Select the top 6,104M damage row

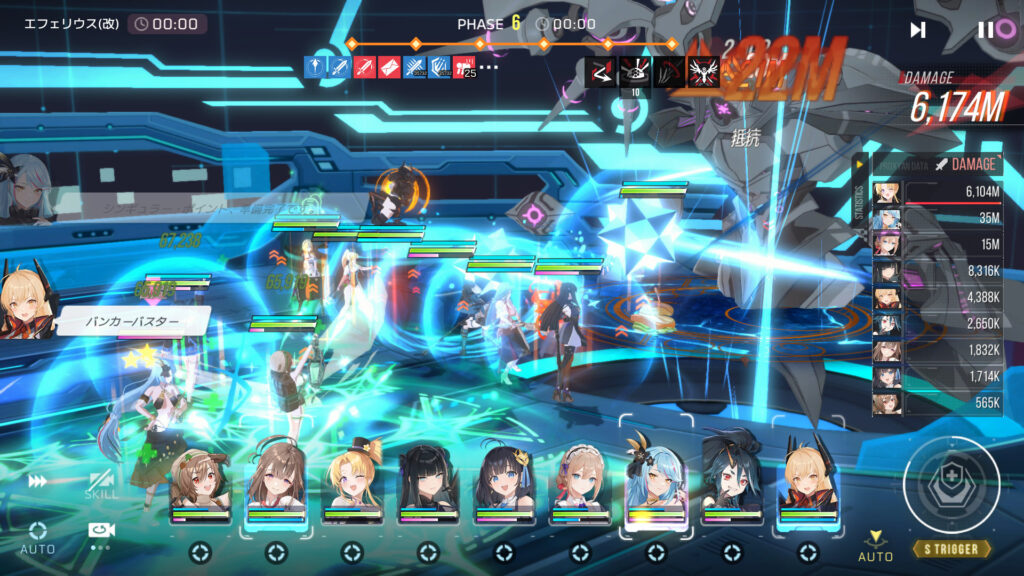click(938, 192)
